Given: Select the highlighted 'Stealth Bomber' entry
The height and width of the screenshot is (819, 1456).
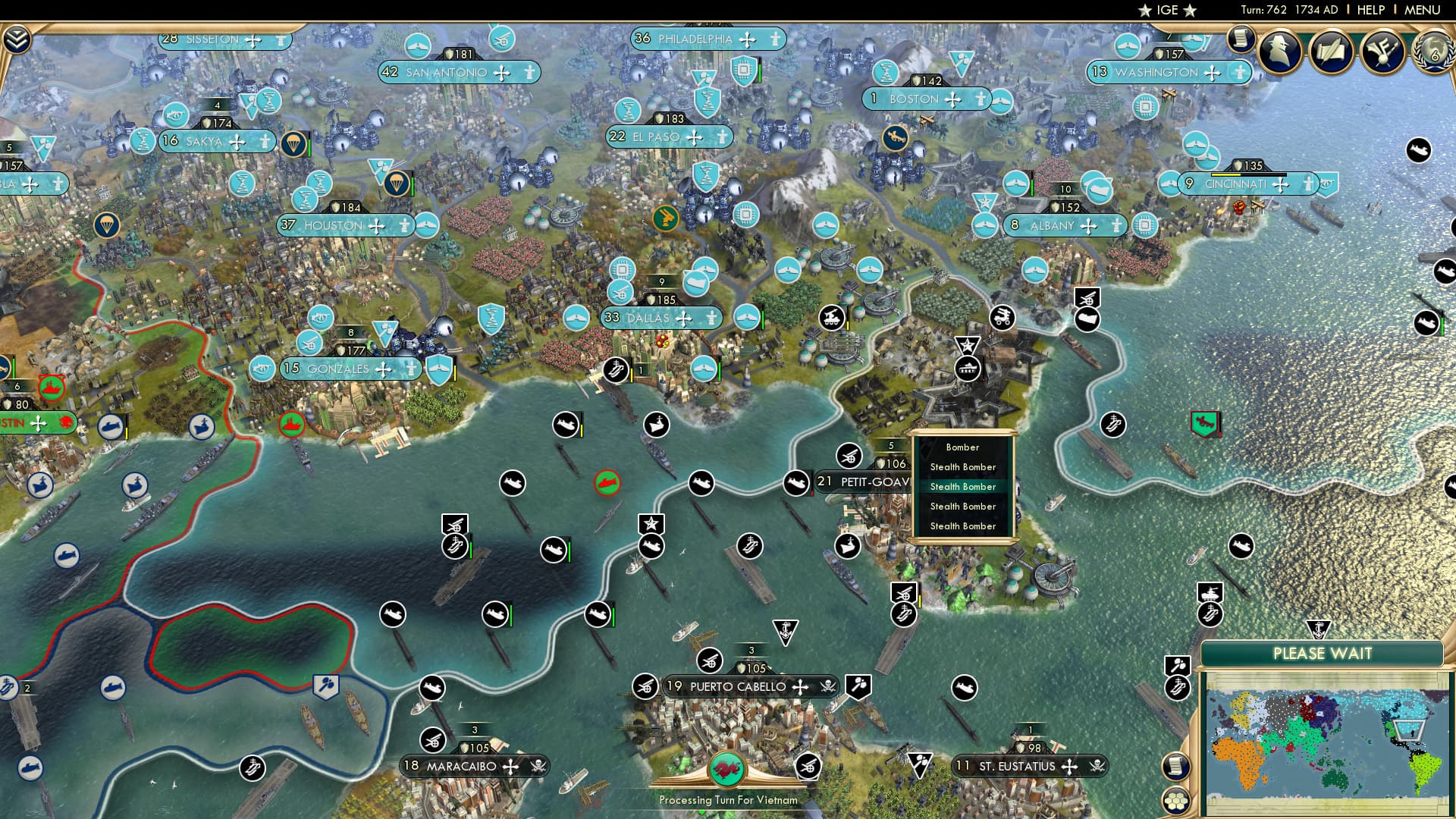Looking at the screenshot, I should coord(963,486).
